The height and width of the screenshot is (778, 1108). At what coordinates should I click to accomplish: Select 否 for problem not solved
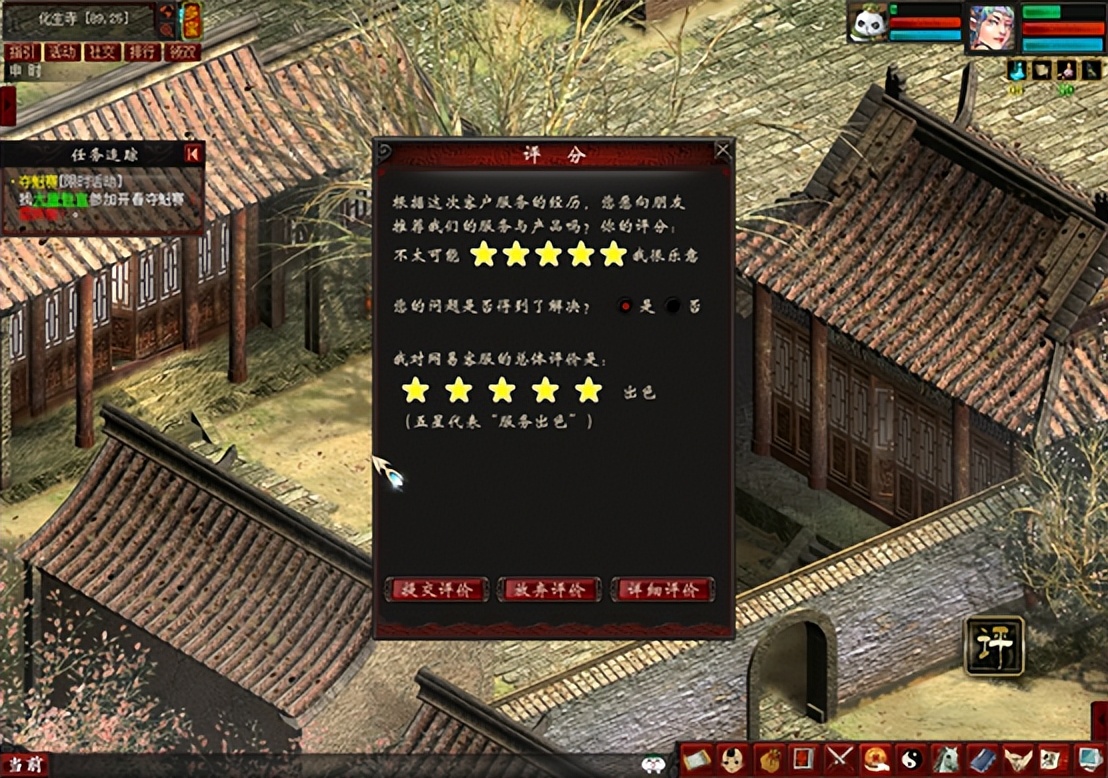tap(673, 306)
